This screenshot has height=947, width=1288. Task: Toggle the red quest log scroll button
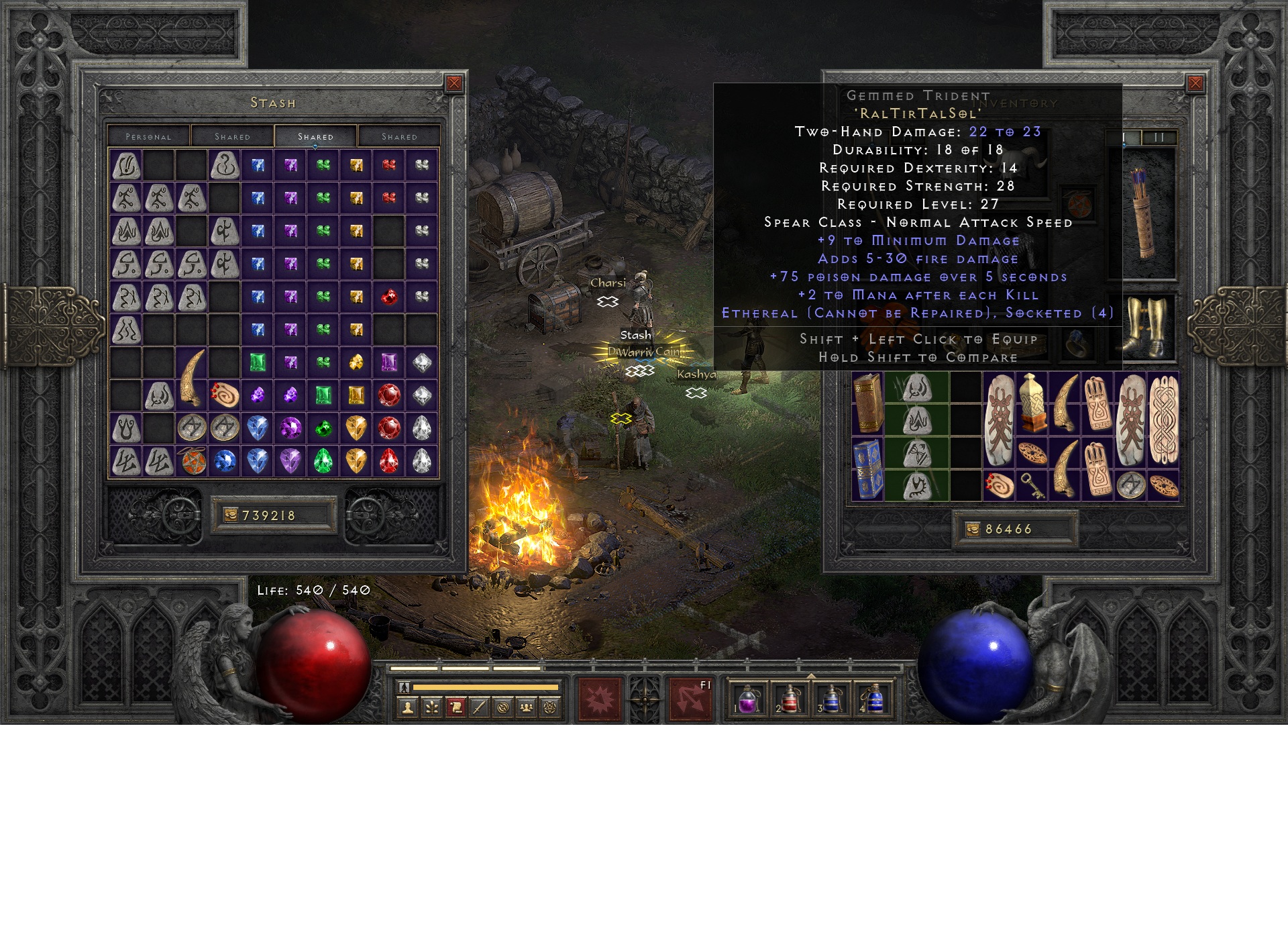(x=455, y=707)
